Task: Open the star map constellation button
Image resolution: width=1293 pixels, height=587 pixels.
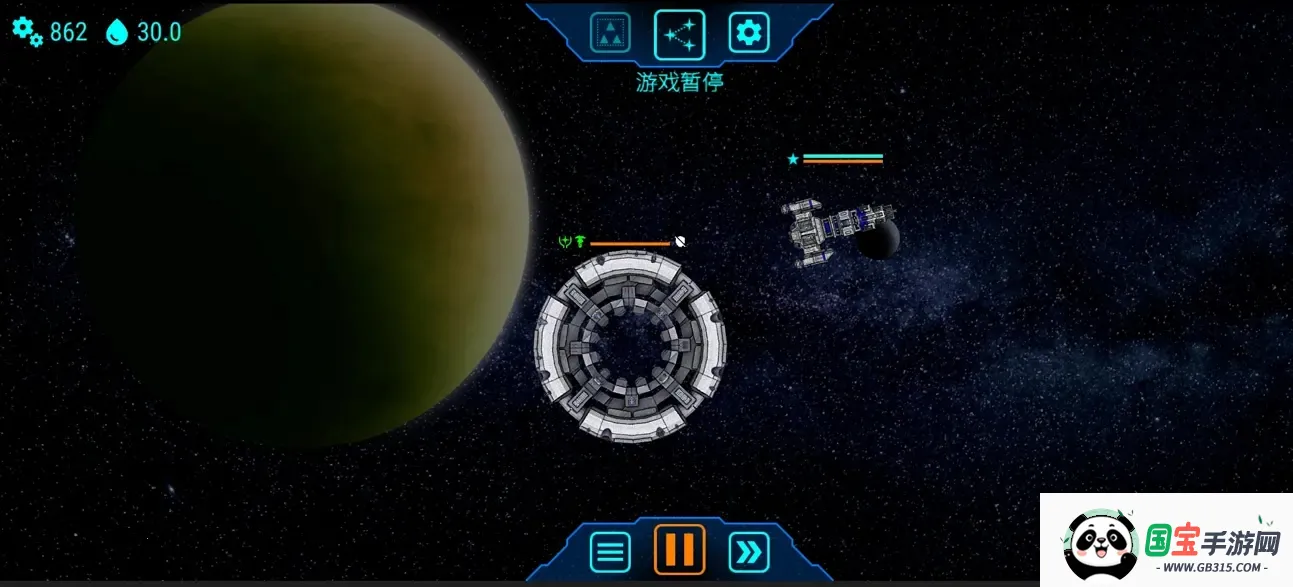Action: tap(679, 34)
